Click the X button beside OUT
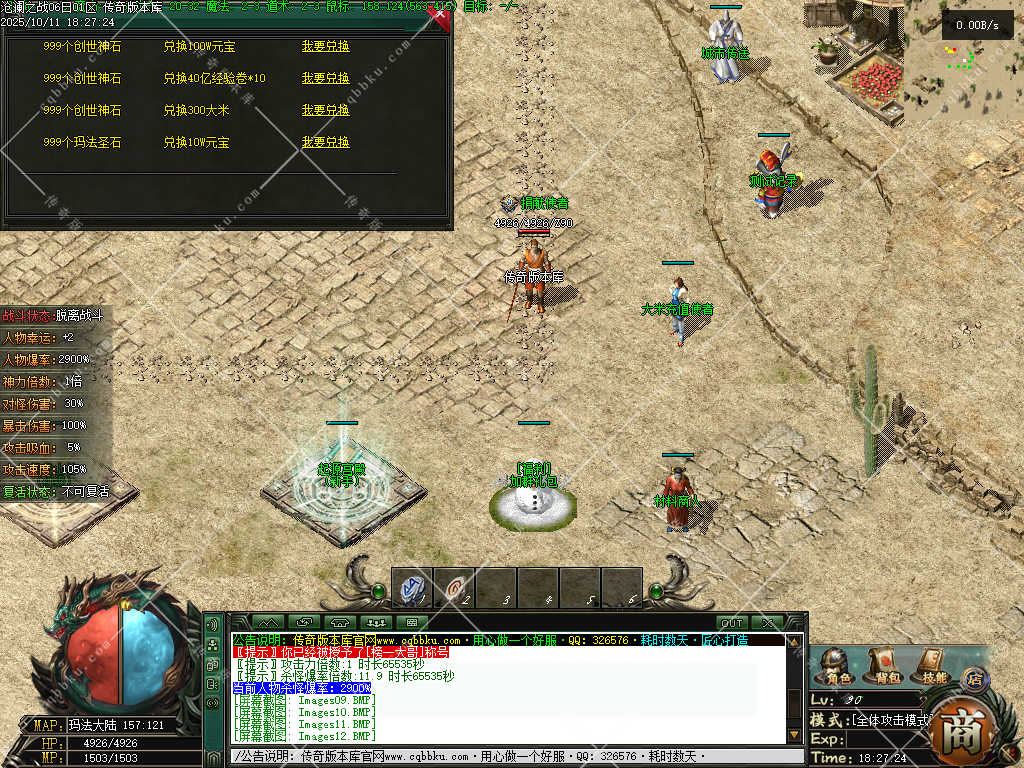The height and width of the screenshot is (768, 1024). pos(769,623)
